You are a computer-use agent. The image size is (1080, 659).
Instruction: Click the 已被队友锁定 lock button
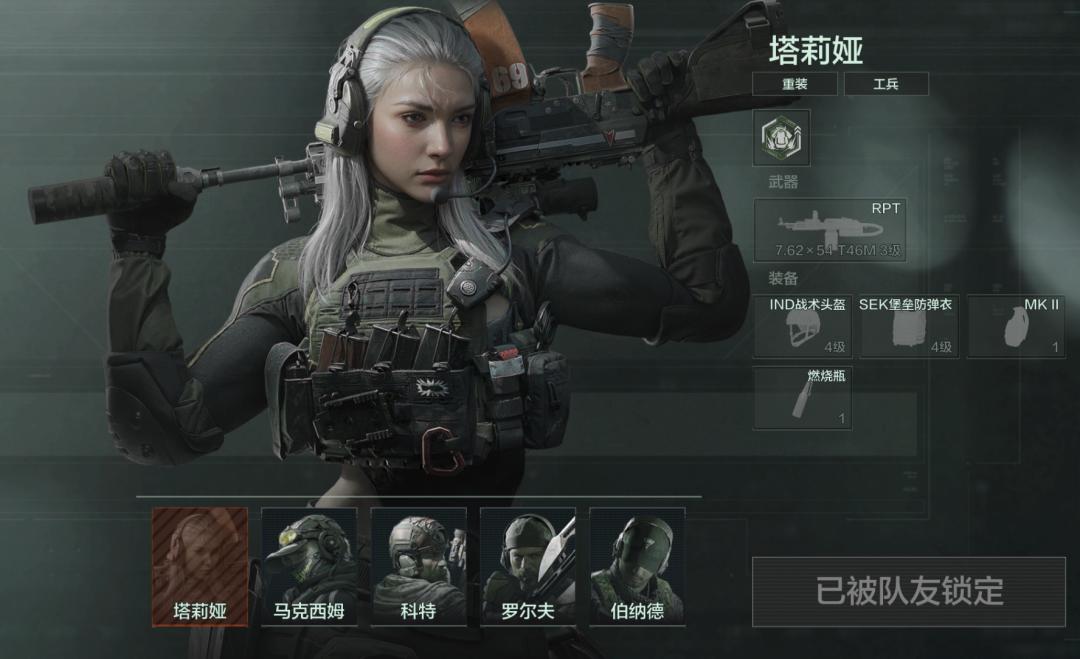click(908, 592)
